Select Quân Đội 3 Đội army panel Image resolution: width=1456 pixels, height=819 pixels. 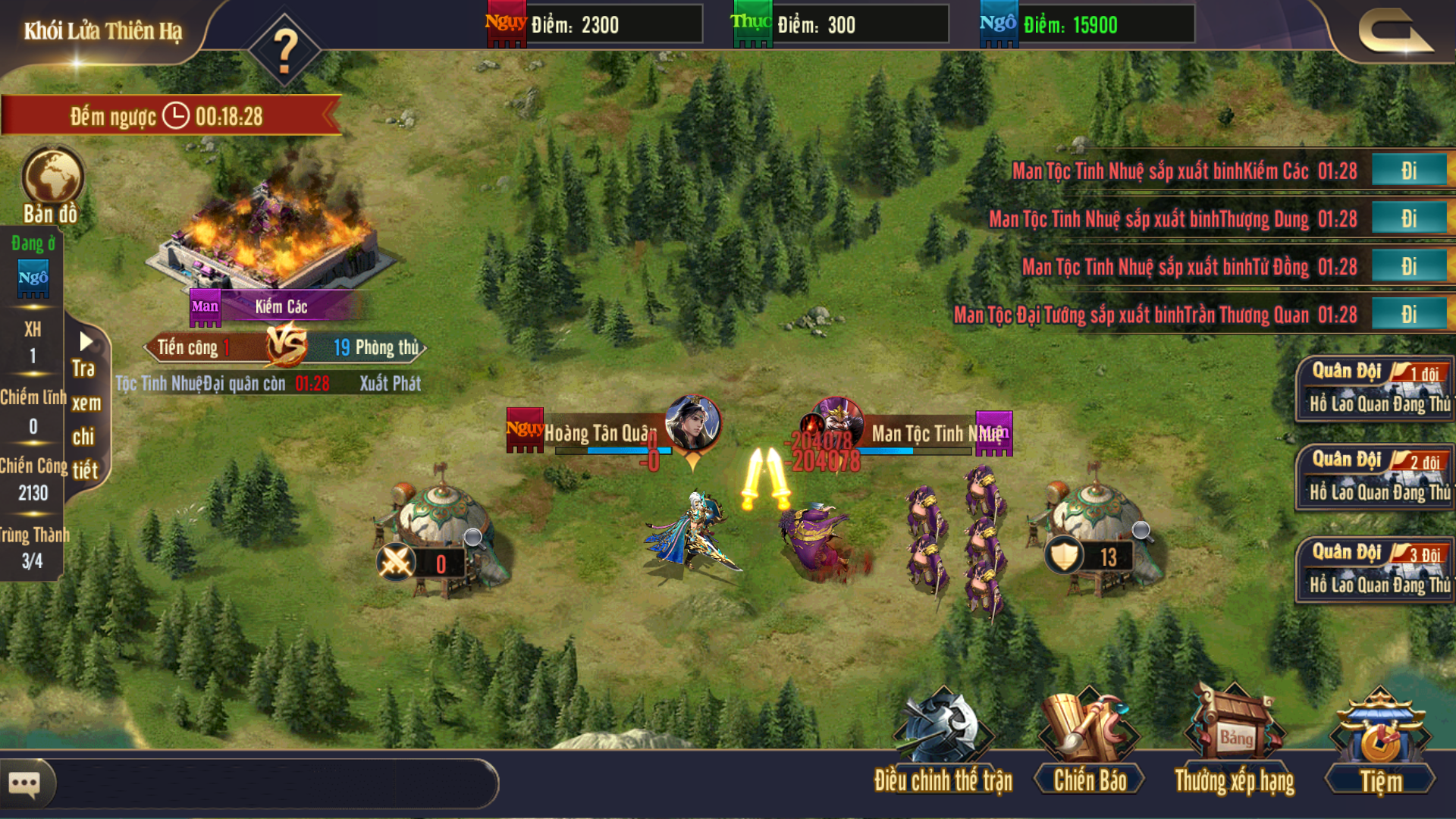(x=1374, y=569)
